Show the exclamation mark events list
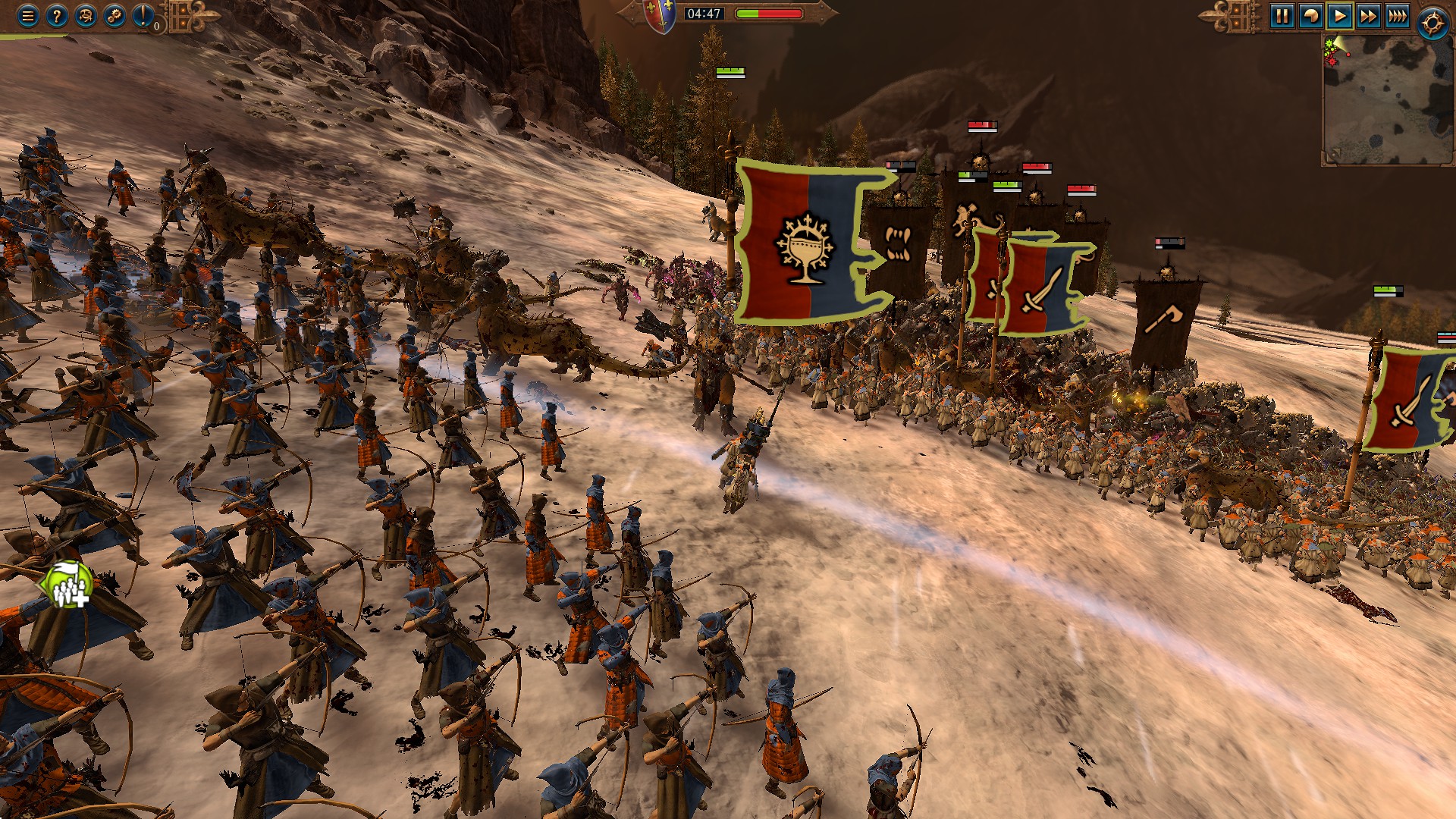Screen dimensions: 1456x819 pyautogui.click(x=143, y=16)
